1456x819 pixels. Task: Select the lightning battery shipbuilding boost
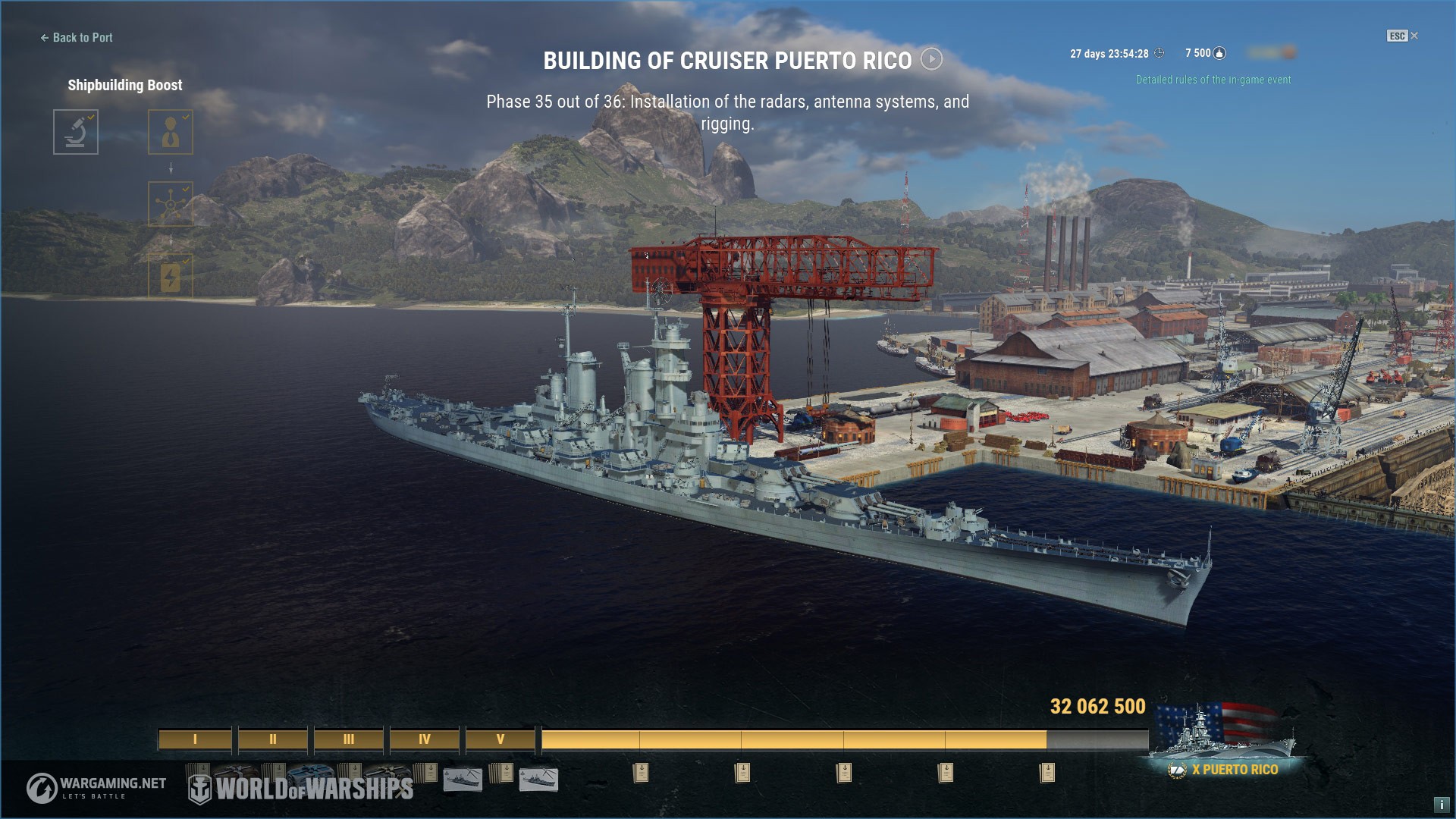click(x=171, y=275)
